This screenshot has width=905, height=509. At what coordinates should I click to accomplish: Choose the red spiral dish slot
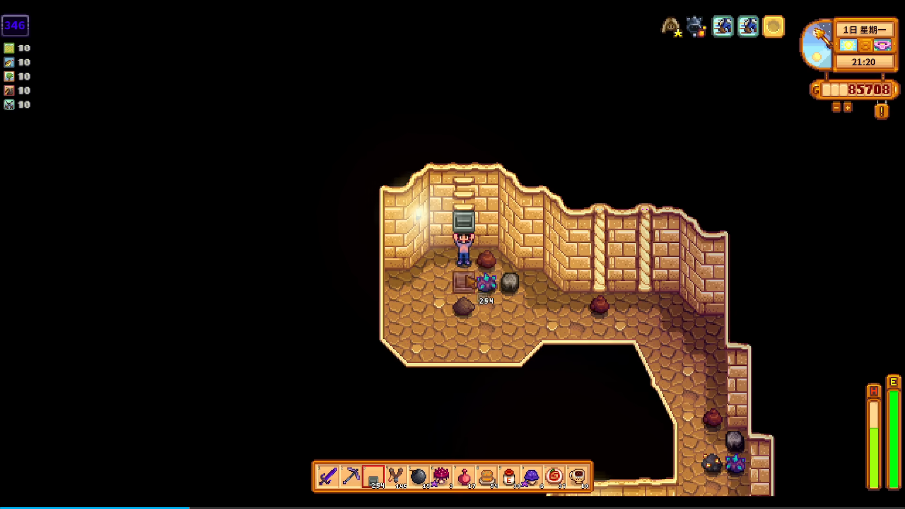(554, 476)
